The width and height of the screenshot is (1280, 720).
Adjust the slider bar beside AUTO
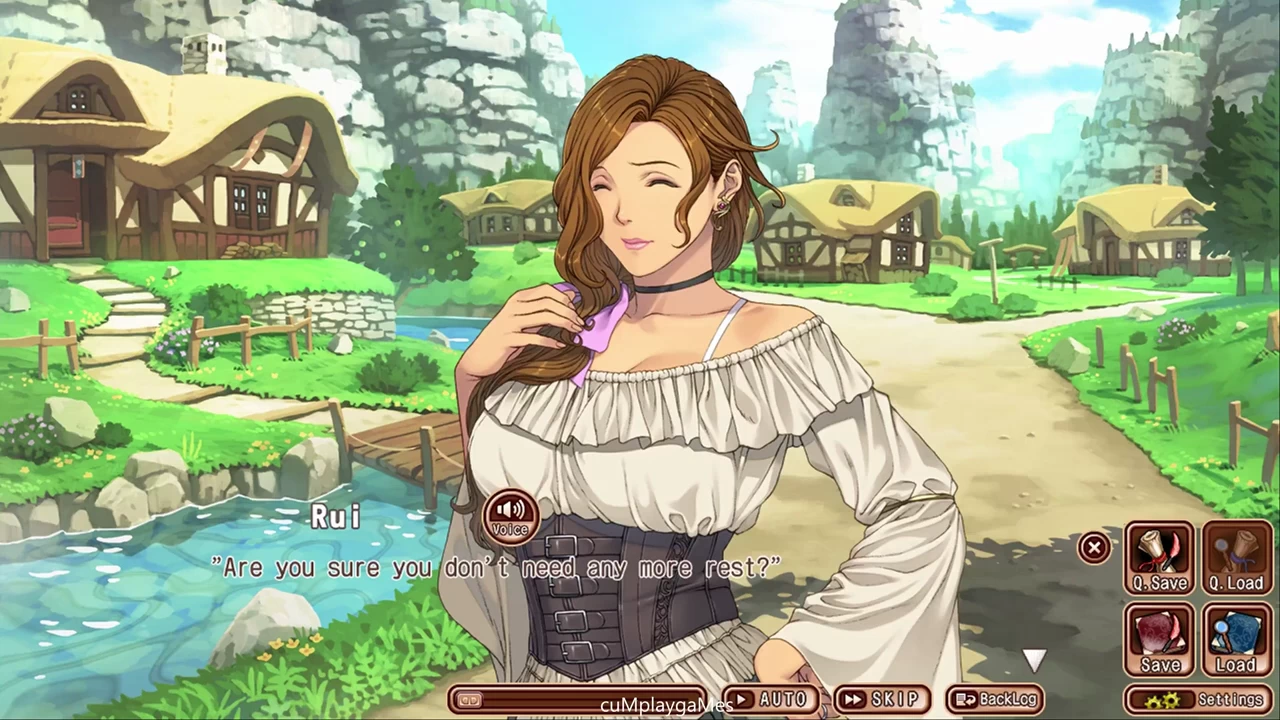[580, 699]
